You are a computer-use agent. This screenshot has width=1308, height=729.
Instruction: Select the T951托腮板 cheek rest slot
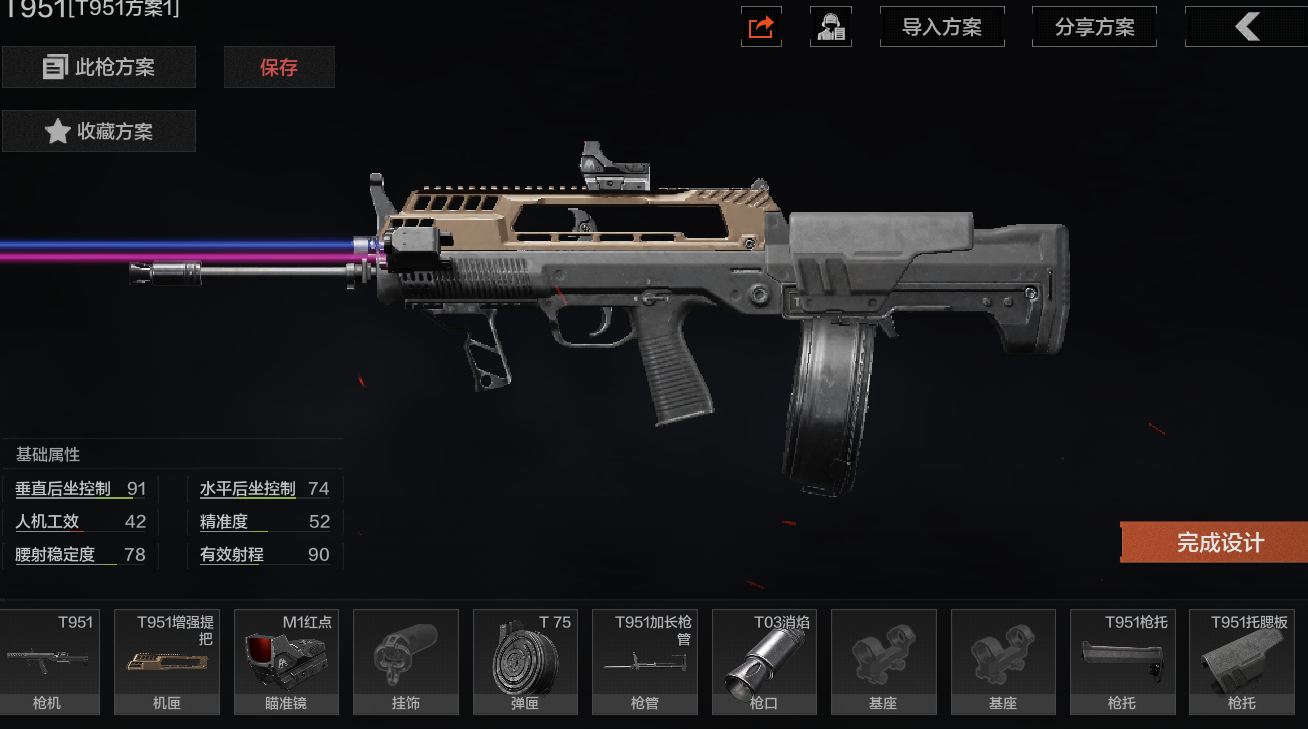(1242, 661)
